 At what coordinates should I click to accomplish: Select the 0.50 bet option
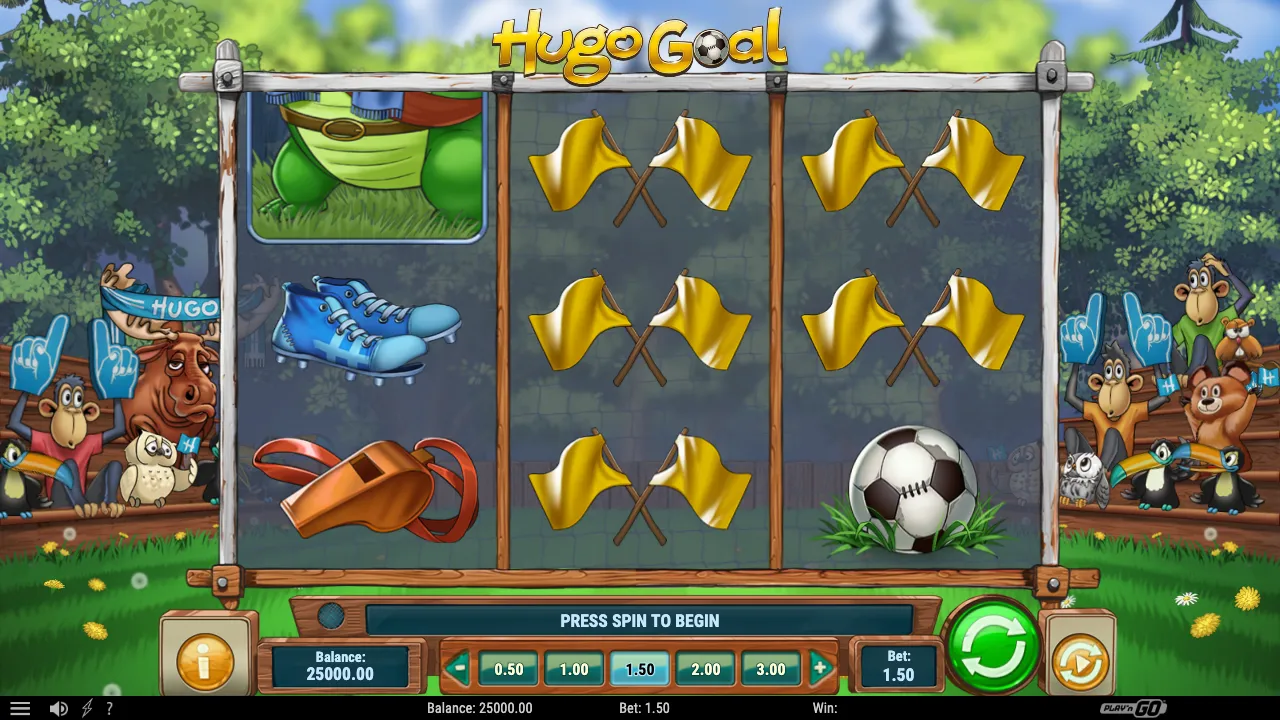[509, 669]
